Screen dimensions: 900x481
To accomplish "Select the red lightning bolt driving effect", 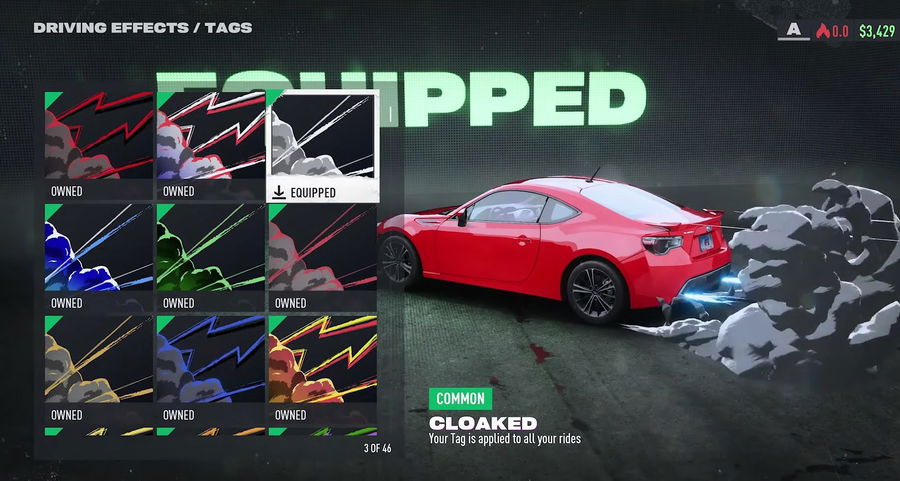I will [98, 145].
